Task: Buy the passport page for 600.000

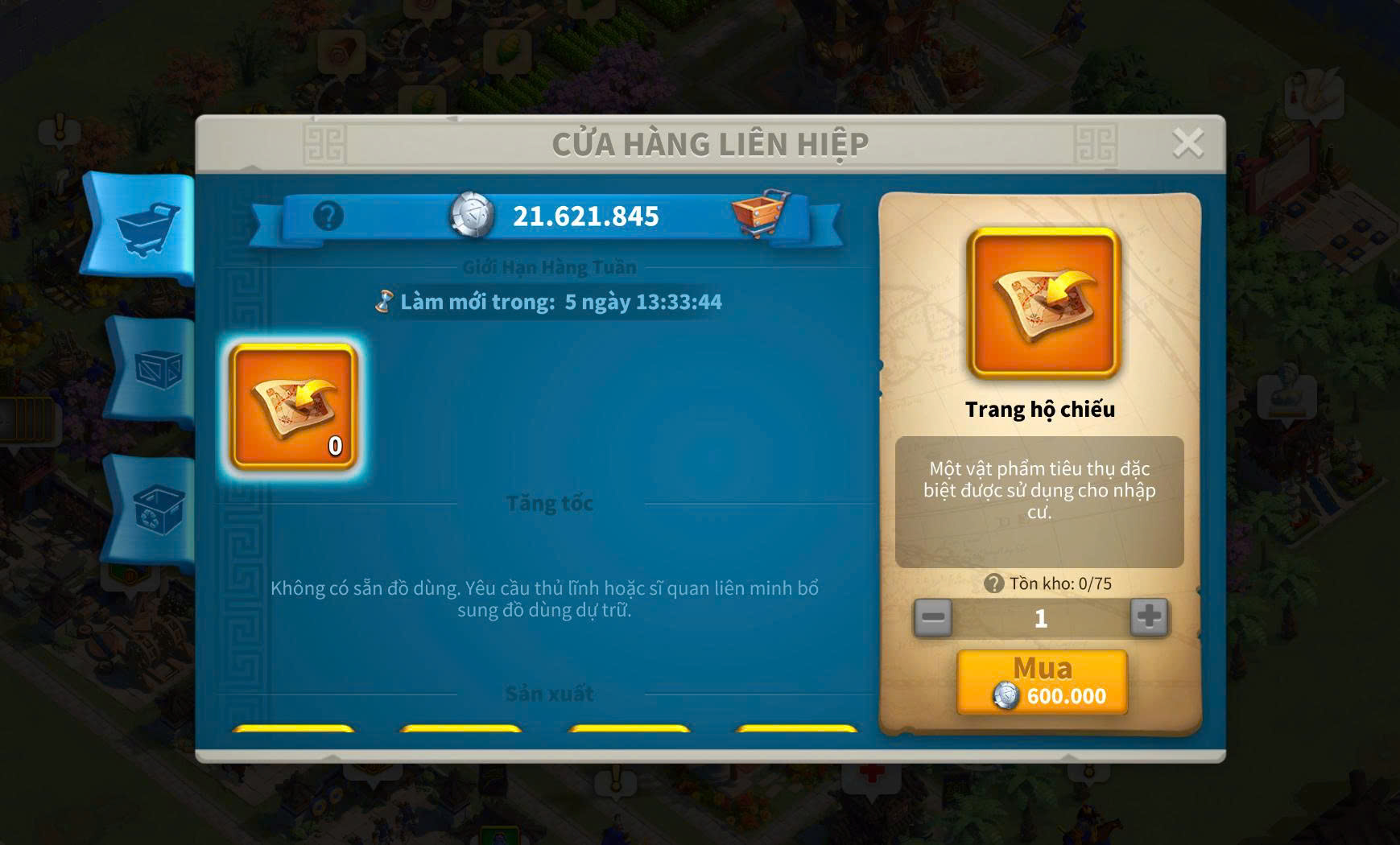Action: pos(1042,682)
